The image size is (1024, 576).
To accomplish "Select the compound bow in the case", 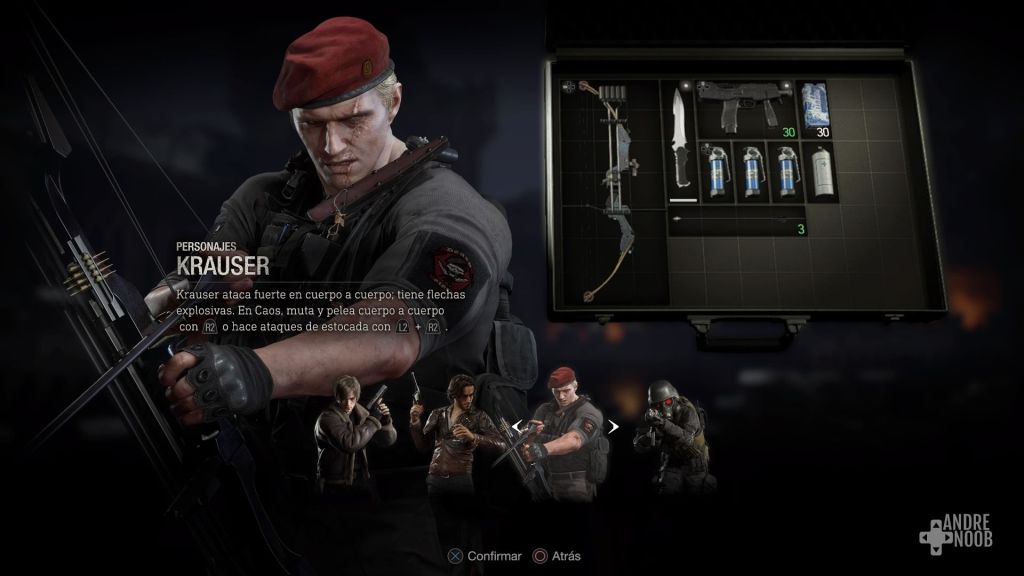I will click(612, 190).
